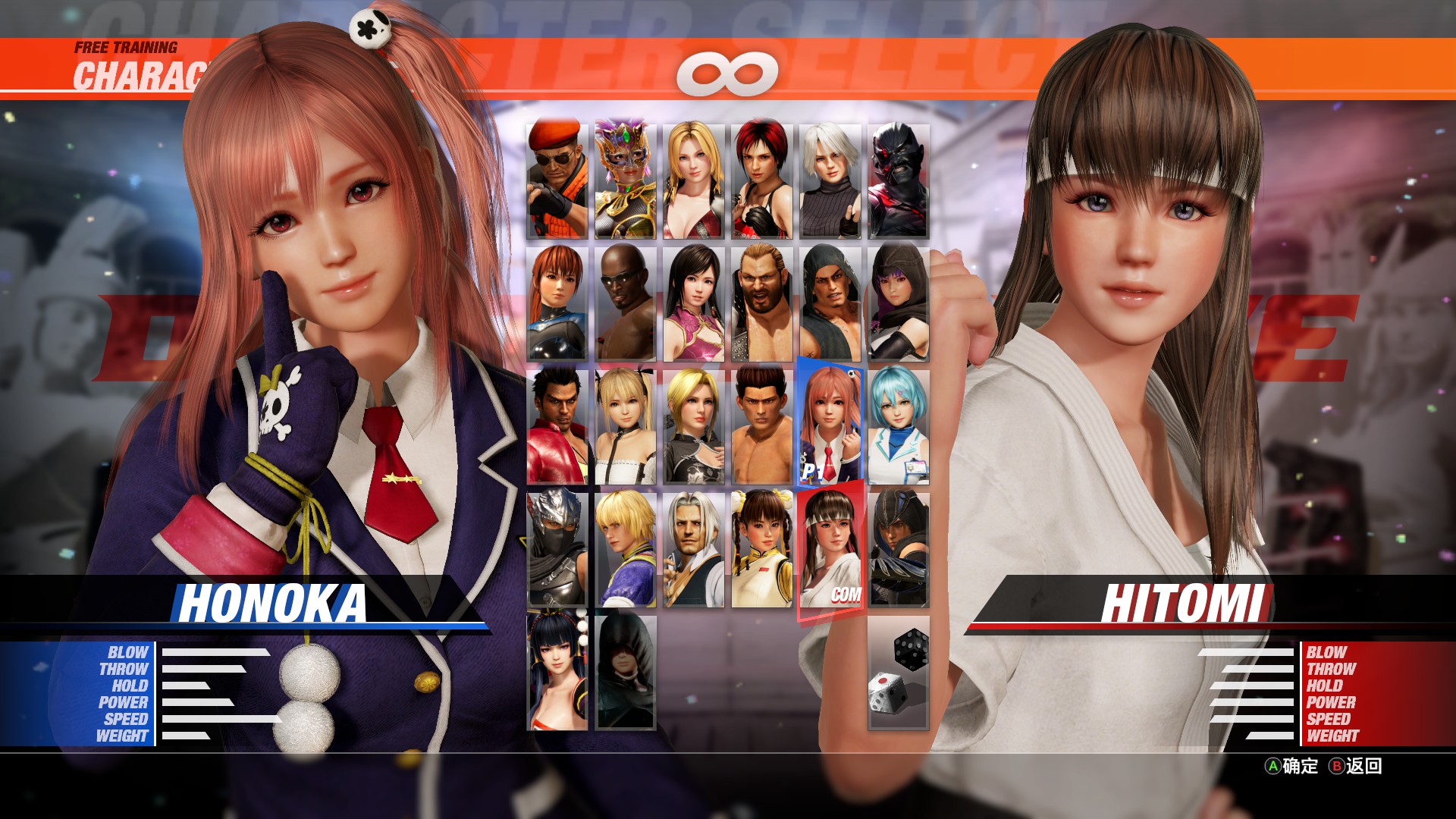The image size is (1456, 819).
Task: Choose the random dice tile
Action: click(899, 672)
